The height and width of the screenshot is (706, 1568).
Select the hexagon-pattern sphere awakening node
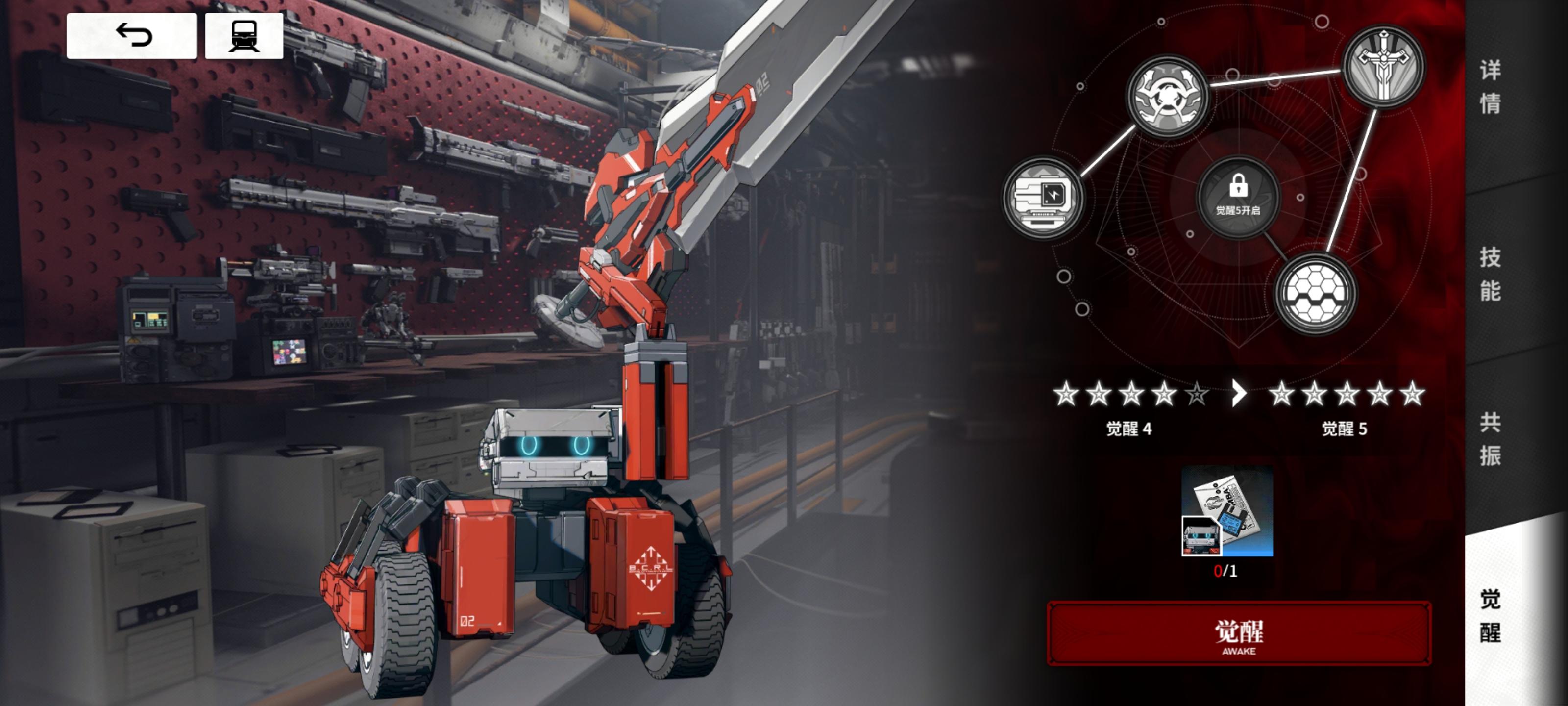[1315, 294]
